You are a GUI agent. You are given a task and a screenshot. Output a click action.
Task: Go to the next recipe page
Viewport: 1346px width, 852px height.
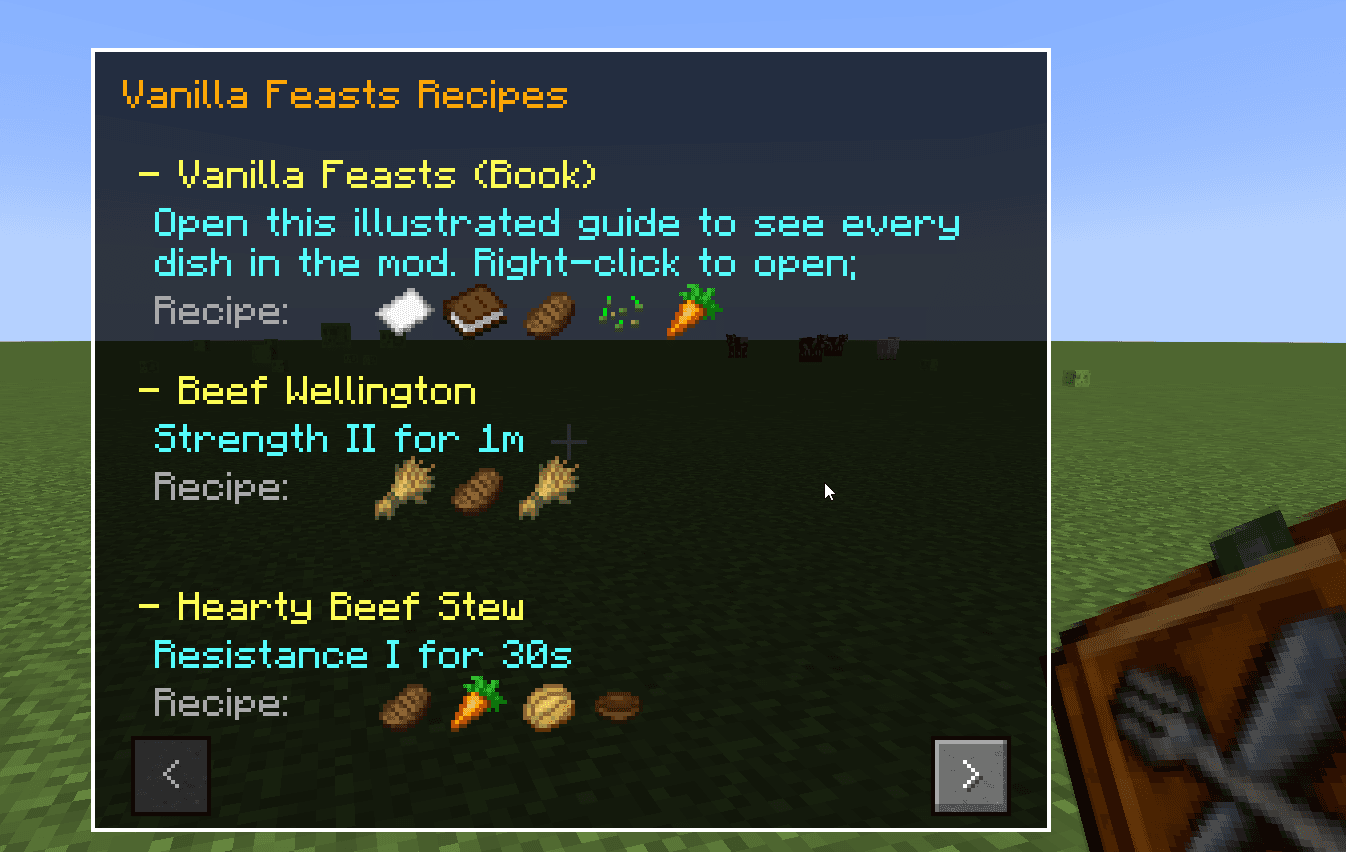point(970,776)
